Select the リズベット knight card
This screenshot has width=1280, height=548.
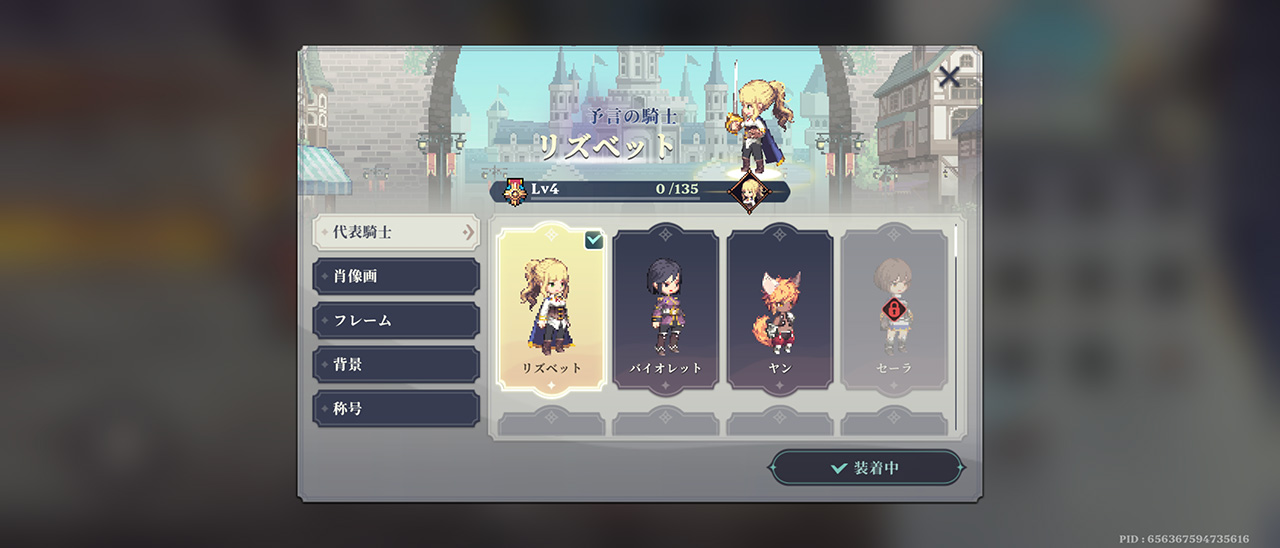[x=551, y=306]
